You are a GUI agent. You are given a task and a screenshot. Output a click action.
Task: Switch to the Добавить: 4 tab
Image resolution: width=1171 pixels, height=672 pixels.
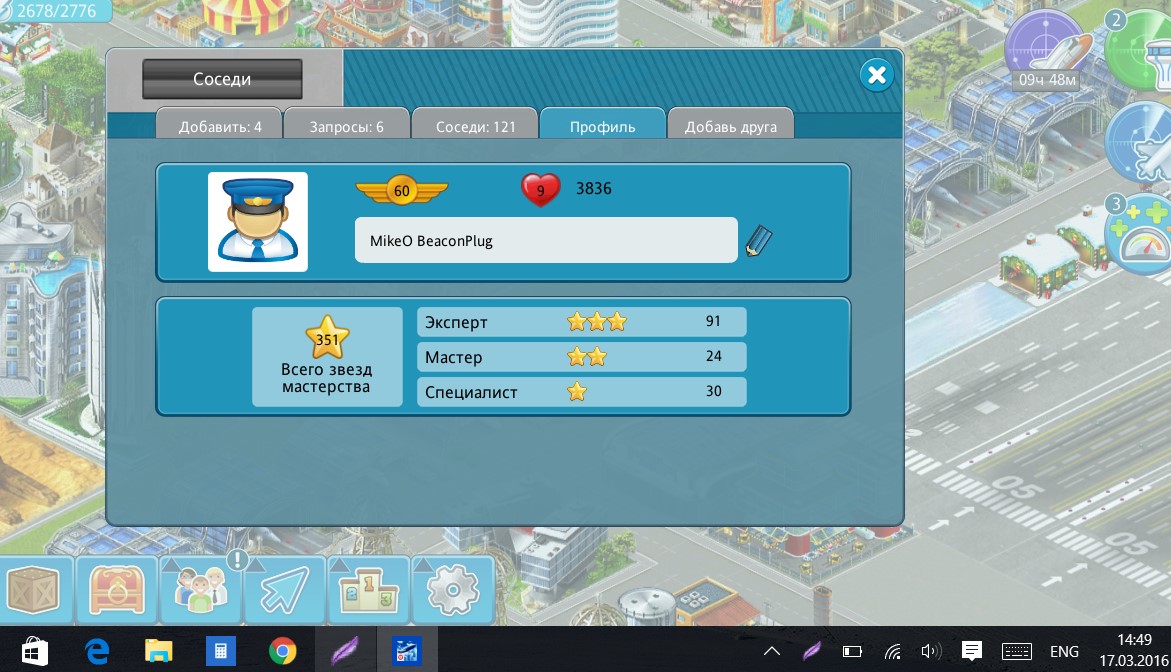click(x=220, y=127)
